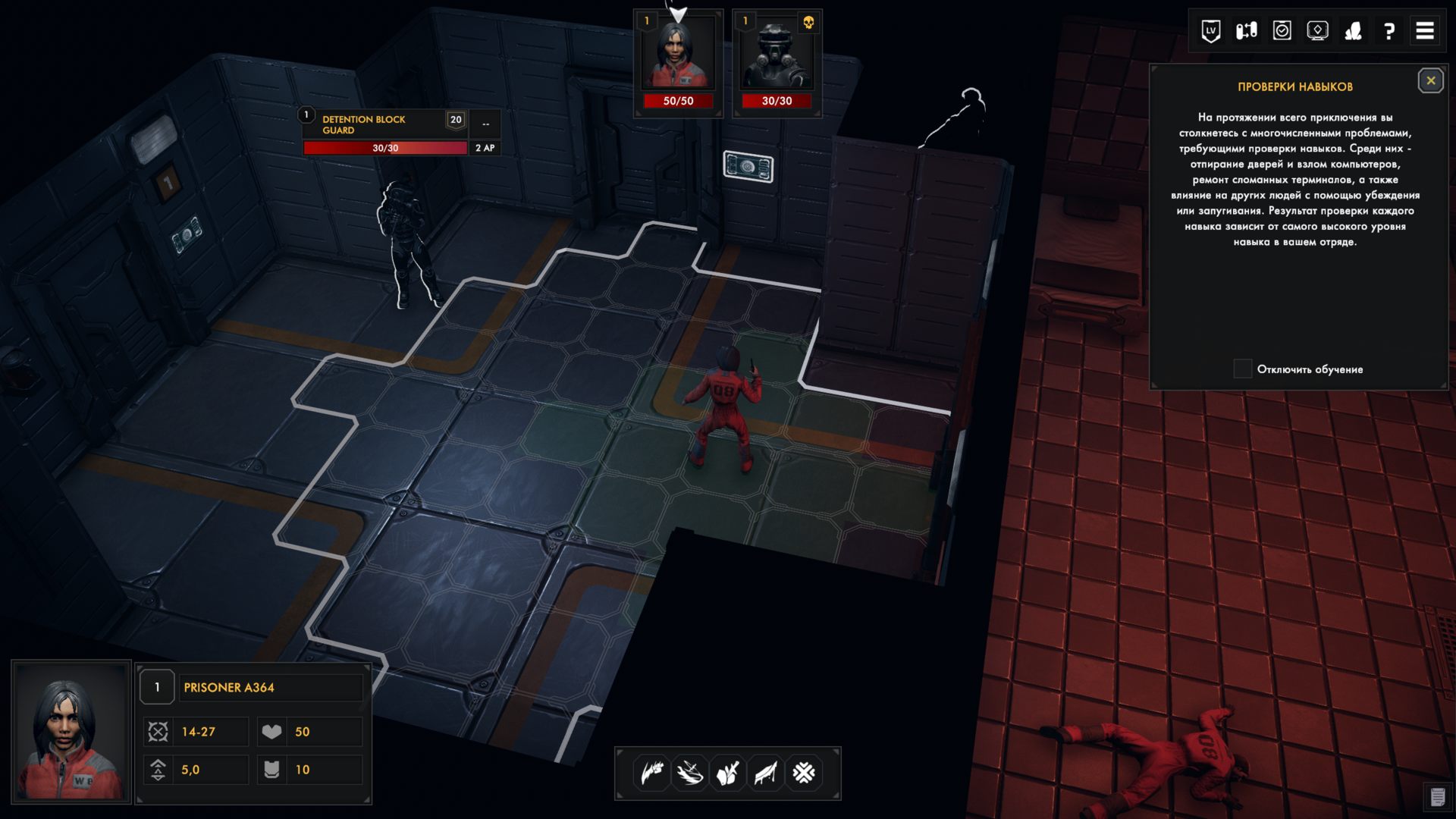Enable the 'Отключить обучение' checkbox
This screenshot has height=819, width=1456.
coord(1241,369)
